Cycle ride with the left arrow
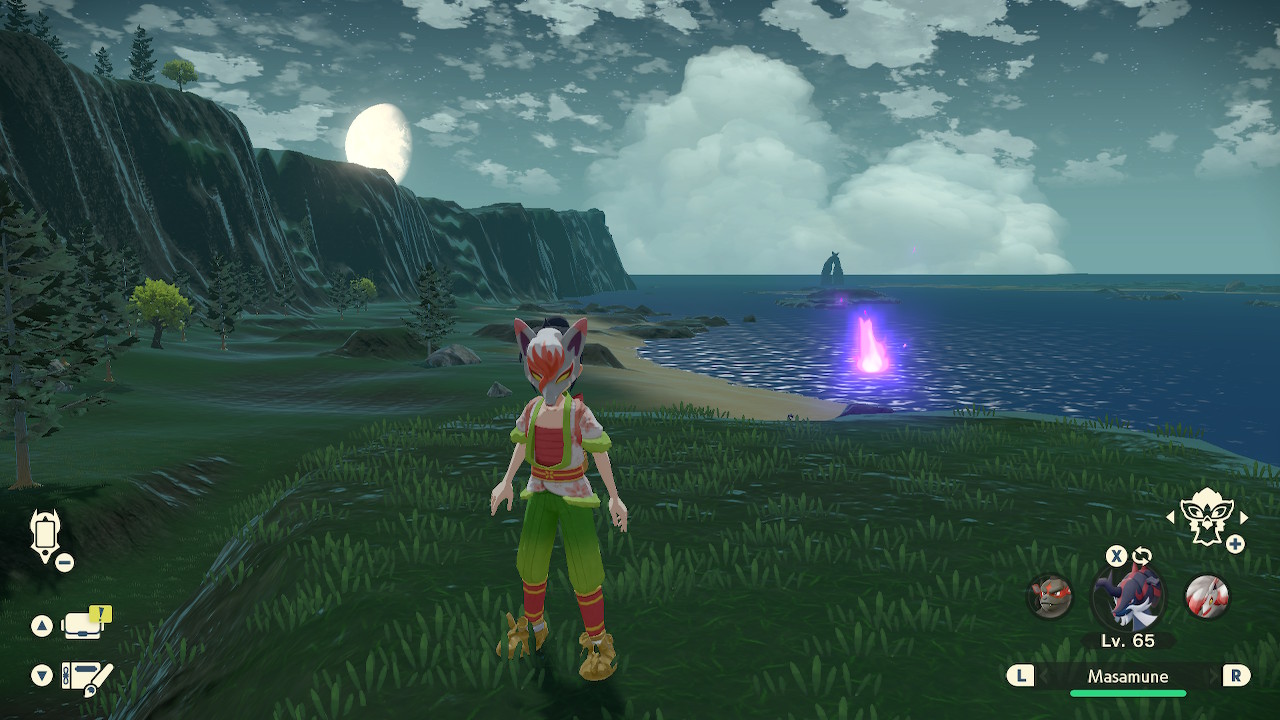The image size is (1280, 720). (x=1171, y=517)
